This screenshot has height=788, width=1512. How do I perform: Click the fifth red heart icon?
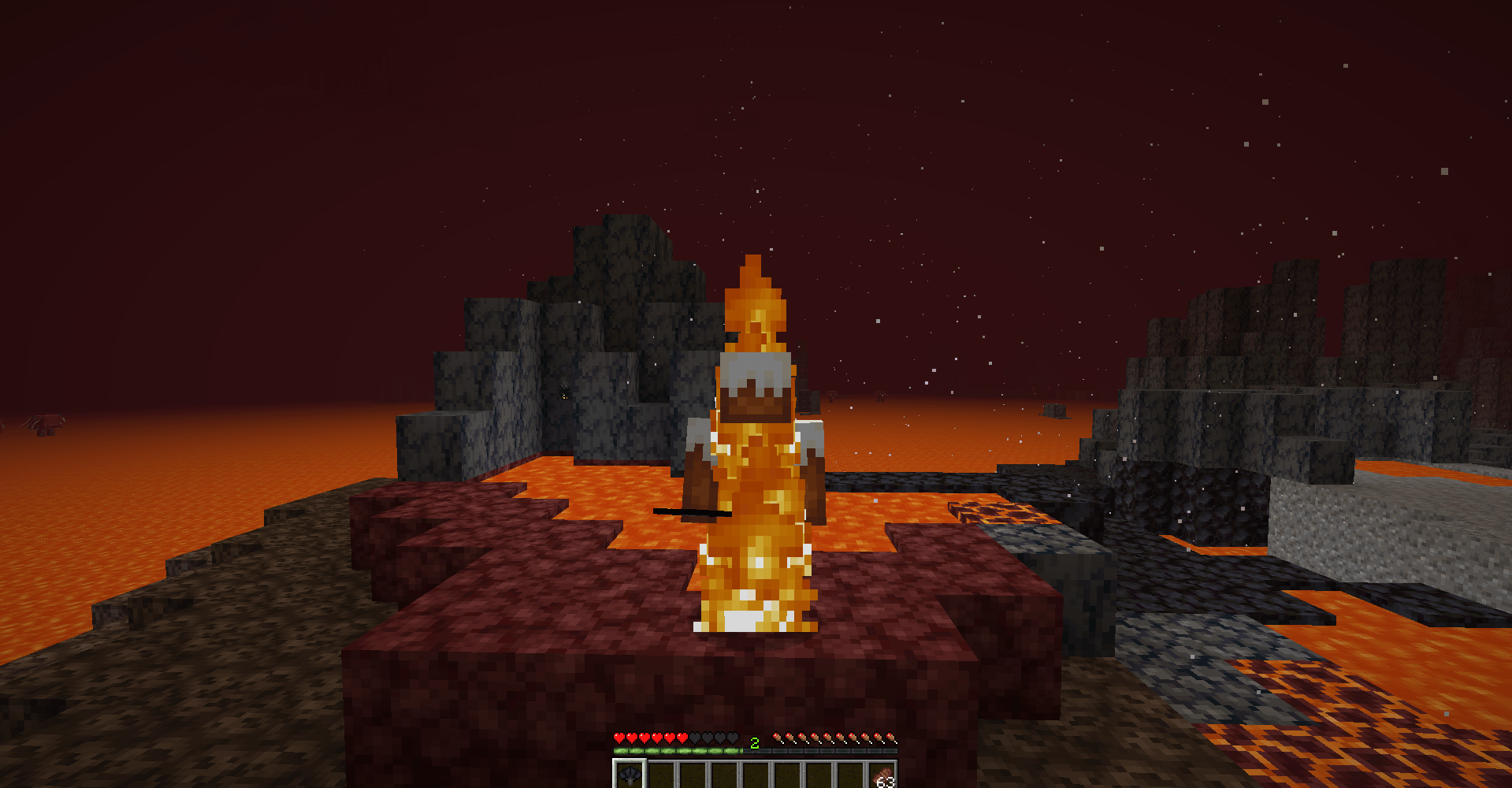click(670, 738)
